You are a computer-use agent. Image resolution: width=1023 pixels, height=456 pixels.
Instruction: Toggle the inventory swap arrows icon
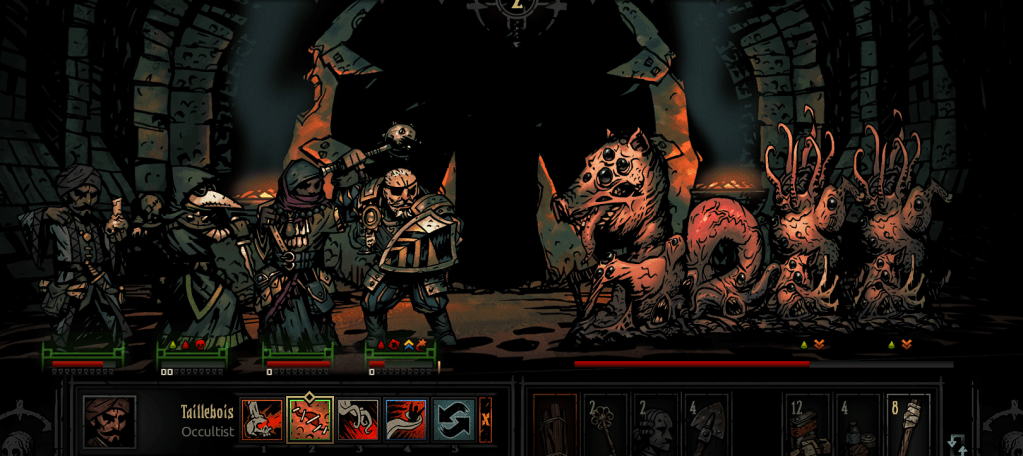[956, 444]
